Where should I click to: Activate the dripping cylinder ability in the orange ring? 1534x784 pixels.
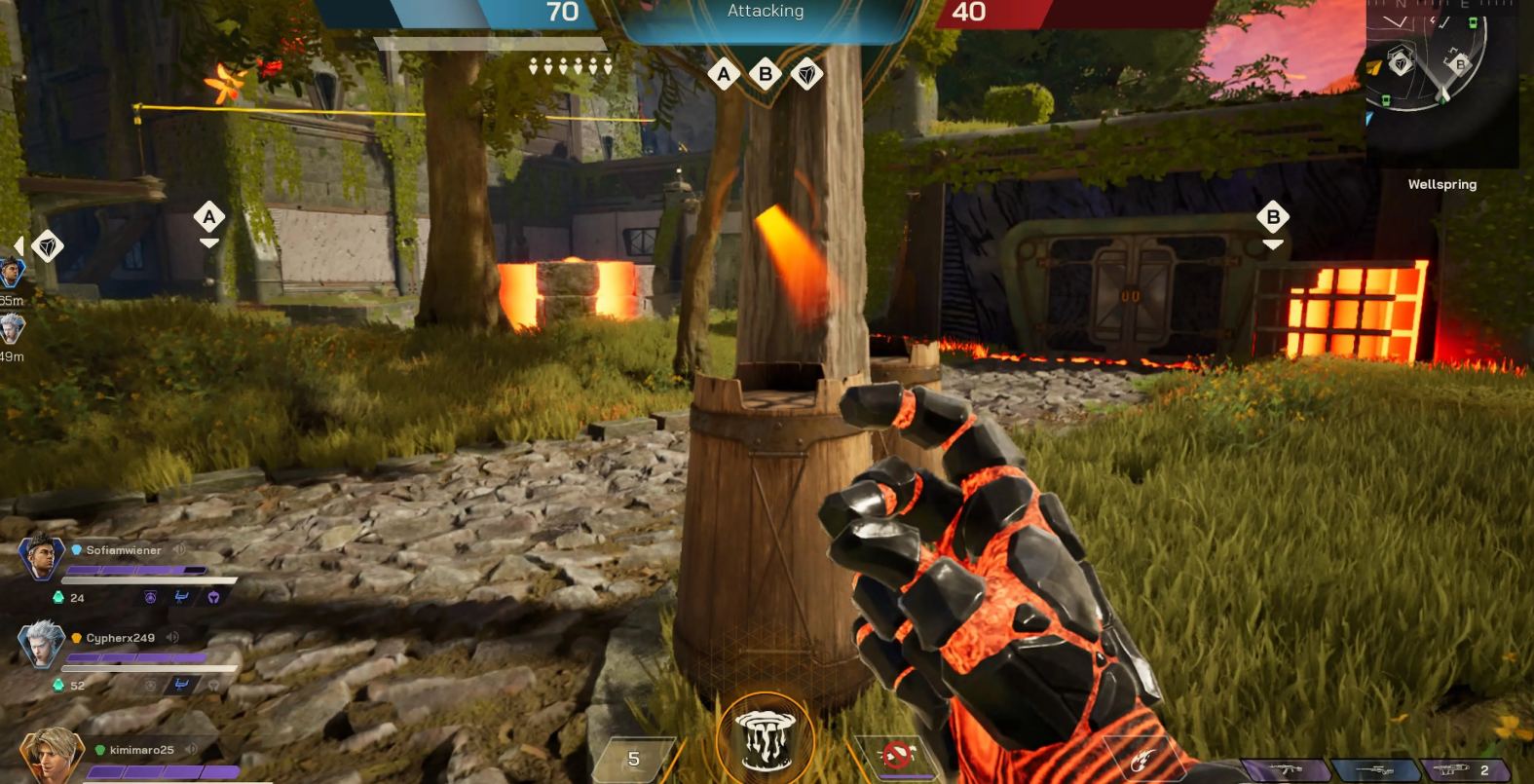tap(766, 742)
